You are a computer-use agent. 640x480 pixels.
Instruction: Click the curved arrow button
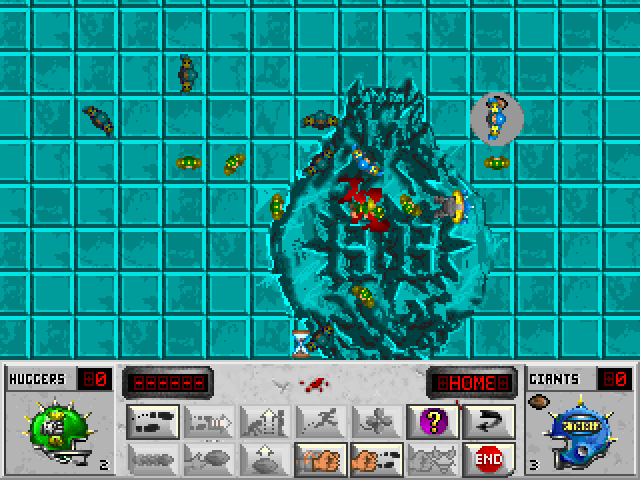[x=489, y=422]
